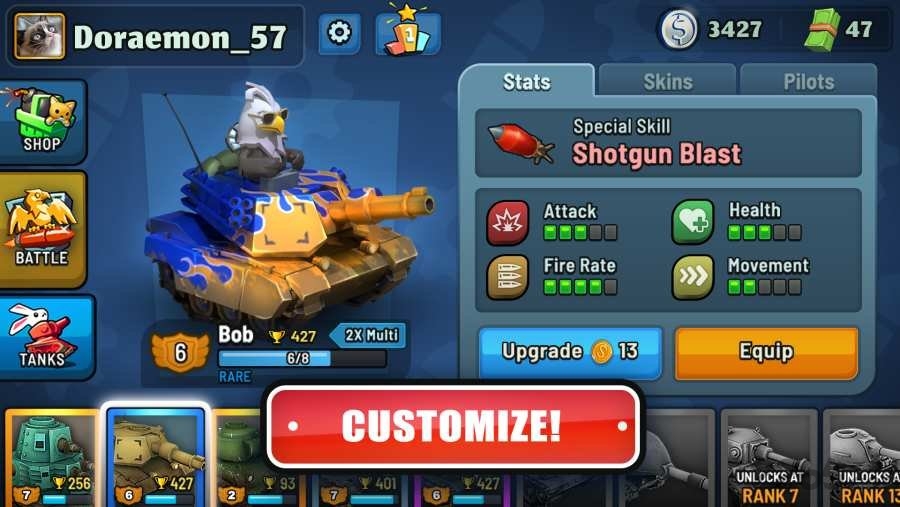Select the highlighted tan tank card
The image size is (900, 507).
pos(155,458)
